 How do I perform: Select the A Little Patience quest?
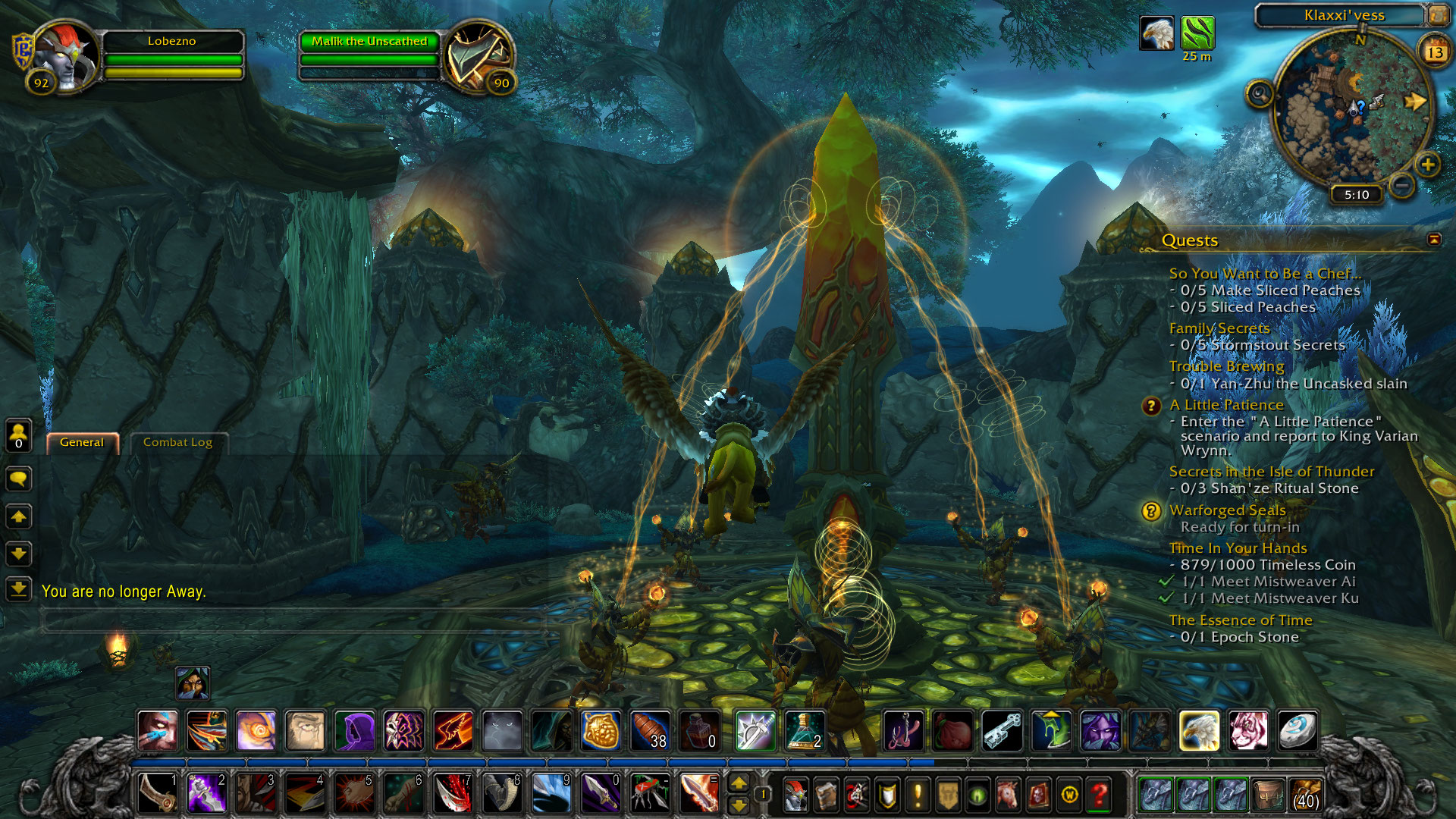coord(1226,405)
